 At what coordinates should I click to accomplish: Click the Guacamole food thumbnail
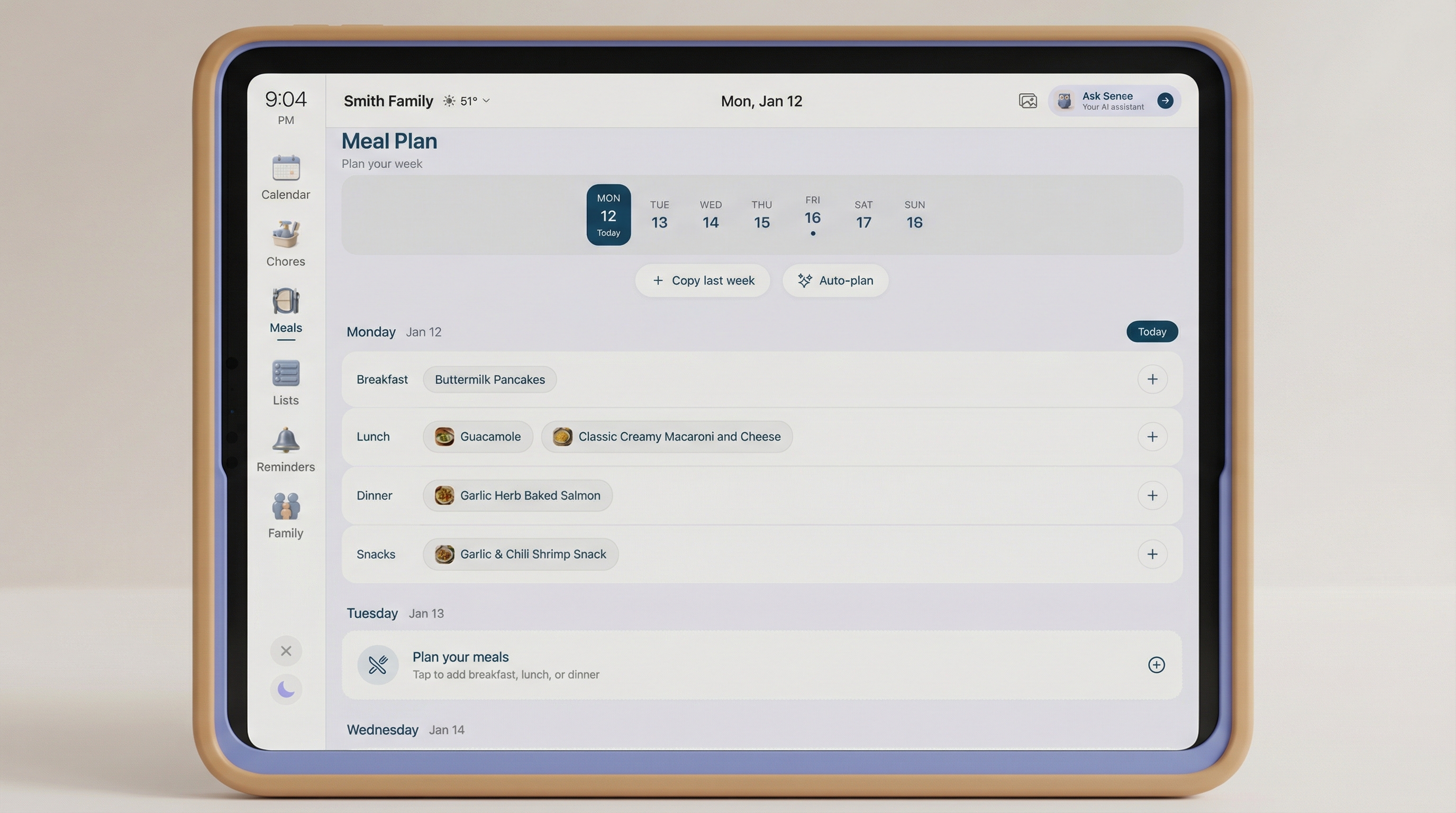444,437
